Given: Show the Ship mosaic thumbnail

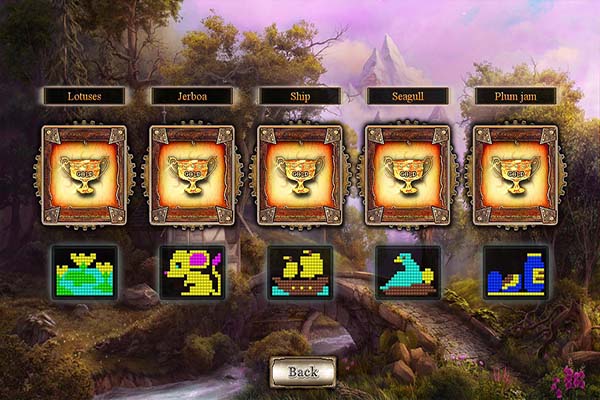Looking at the screenshot, I should coord(300,272).
